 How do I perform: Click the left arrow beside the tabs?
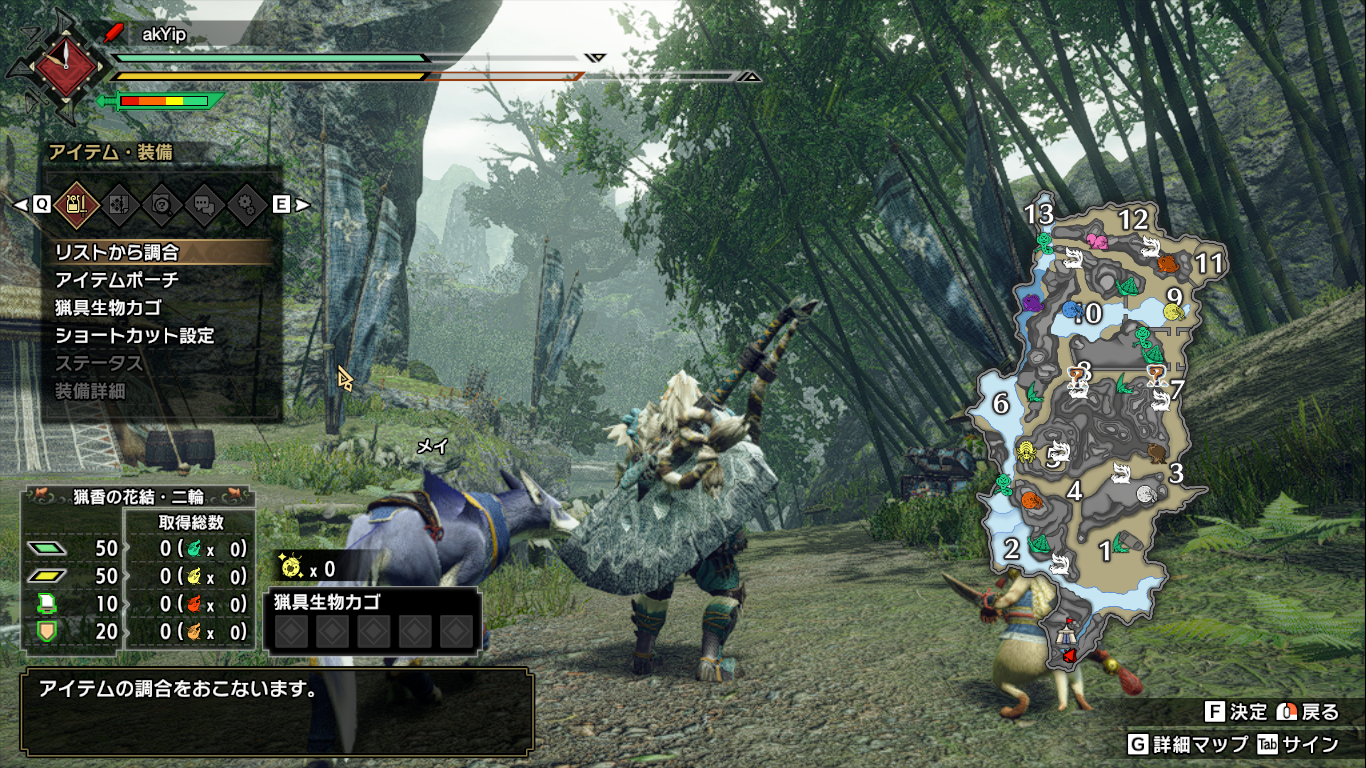coord(20,204)
